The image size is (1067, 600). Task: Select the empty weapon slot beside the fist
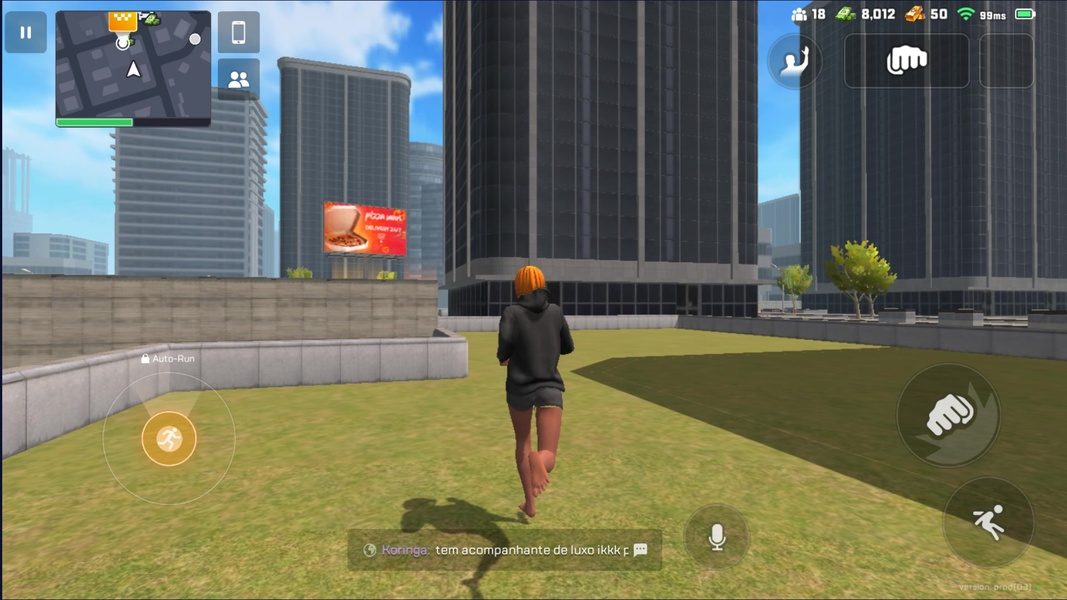tap(1006, 62)
